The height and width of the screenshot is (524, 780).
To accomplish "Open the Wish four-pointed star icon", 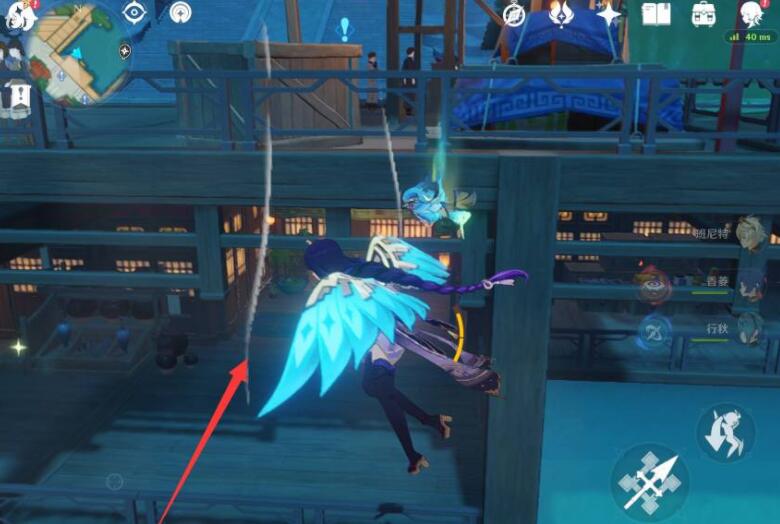I will coord(608,13).
